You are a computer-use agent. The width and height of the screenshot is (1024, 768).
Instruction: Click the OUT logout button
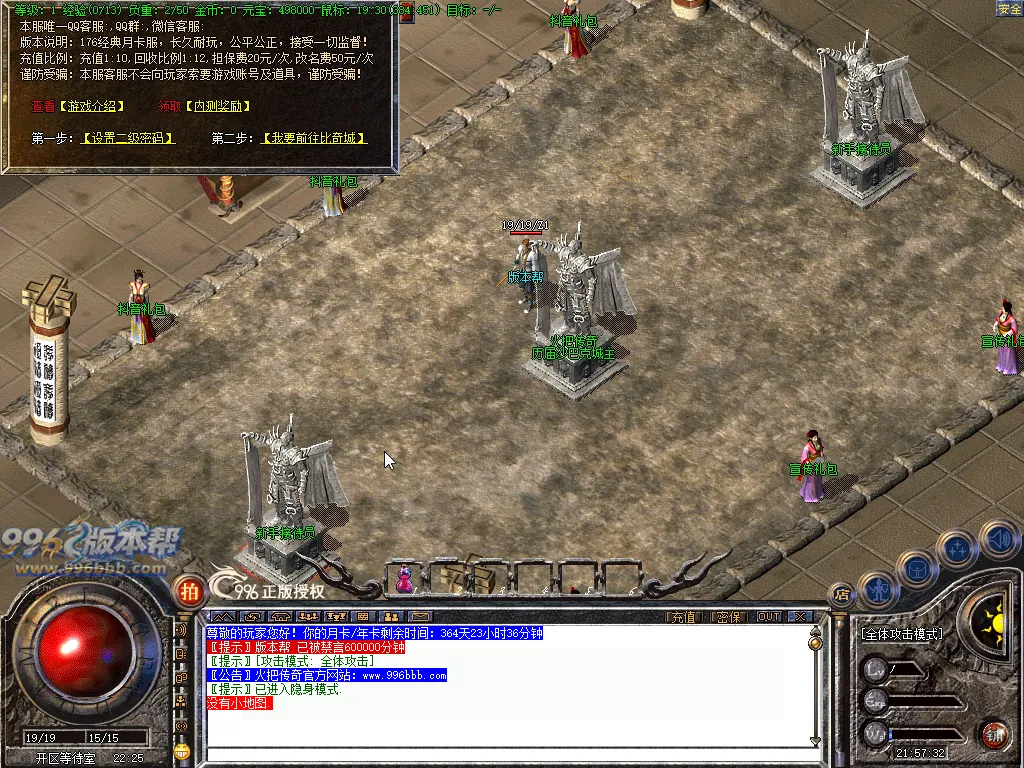point(768,617)
